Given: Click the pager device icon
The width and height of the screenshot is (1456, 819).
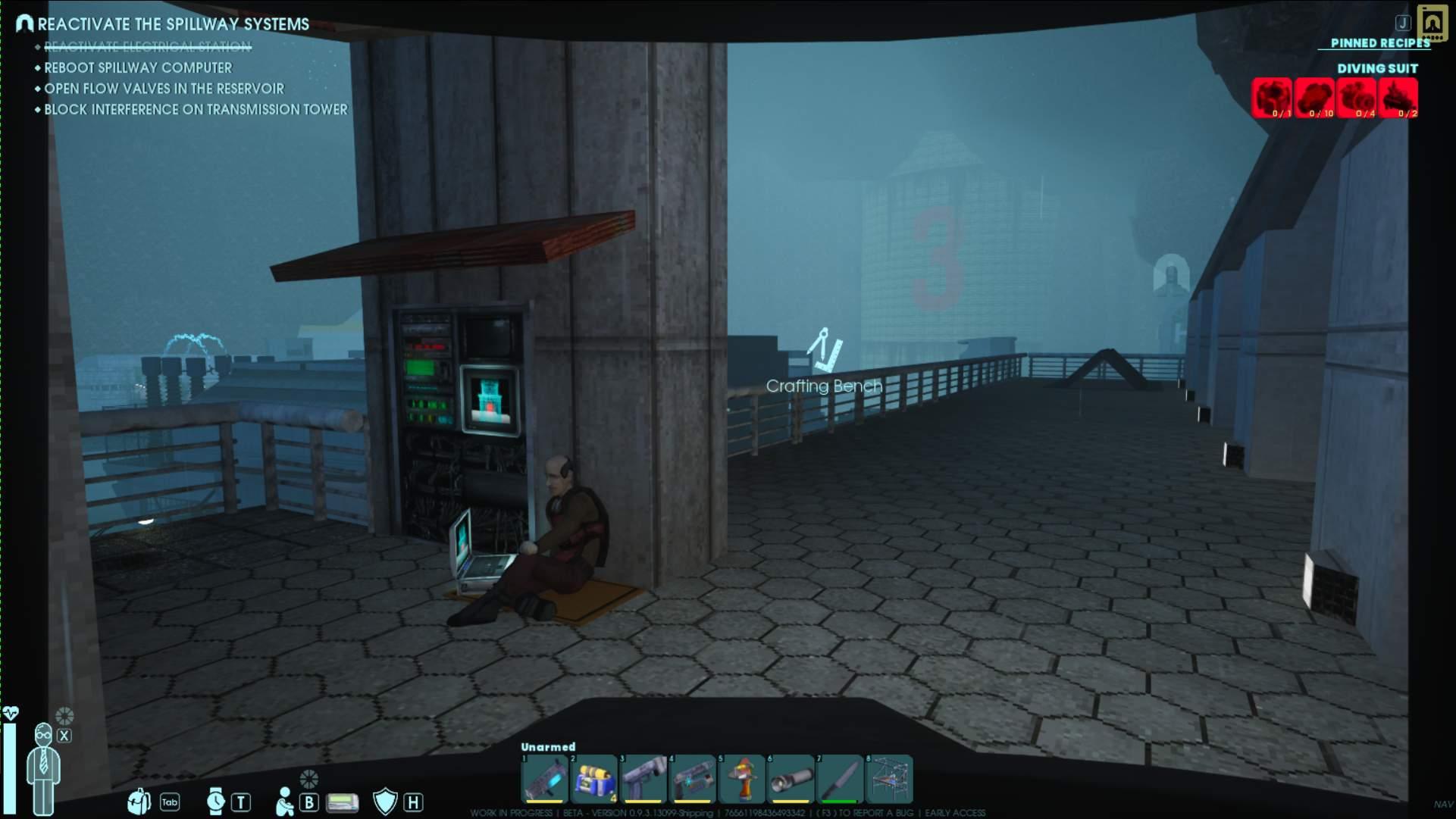Looking at the screenshot, I should tap(342, 802).
